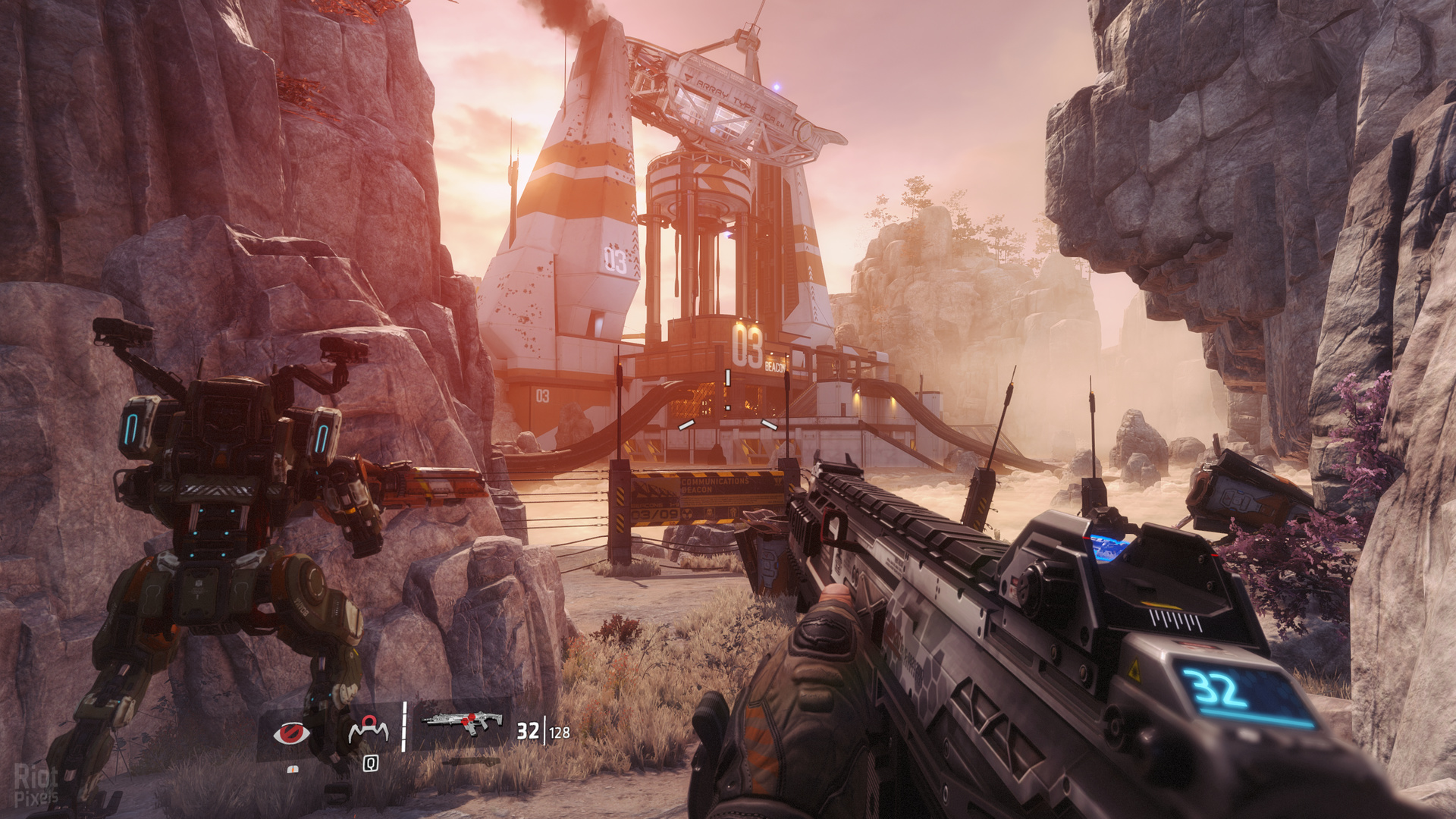This screenshot has height=819, width=1456.
Task: Choose the equipped assault rifle weapon icon
Action: pyautogui.click(x=463, y=723)
